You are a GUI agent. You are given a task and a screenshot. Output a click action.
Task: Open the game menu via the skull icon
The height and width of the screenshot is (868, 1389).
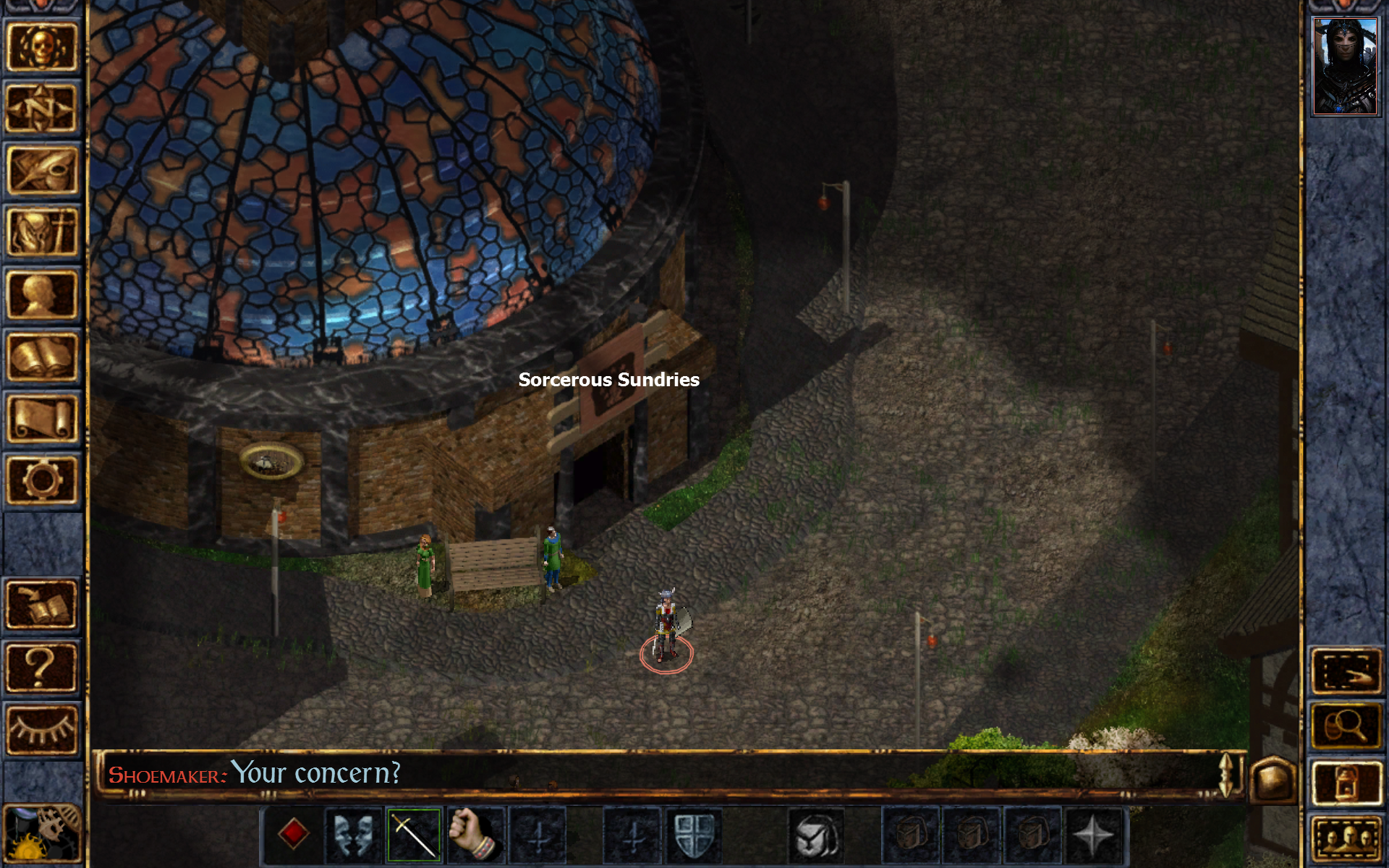41,46
